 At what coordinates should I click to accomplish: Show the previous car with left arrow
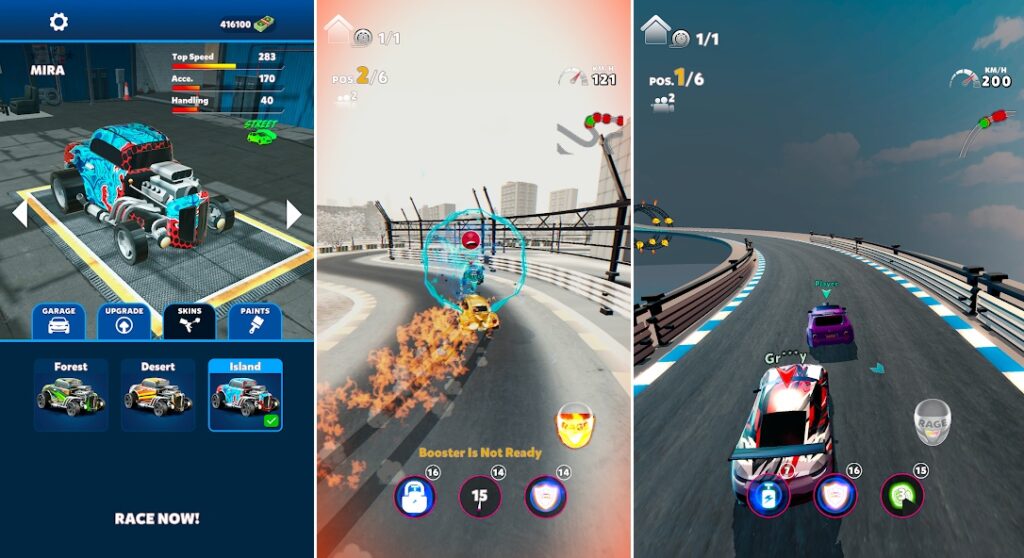coord(18,214)
